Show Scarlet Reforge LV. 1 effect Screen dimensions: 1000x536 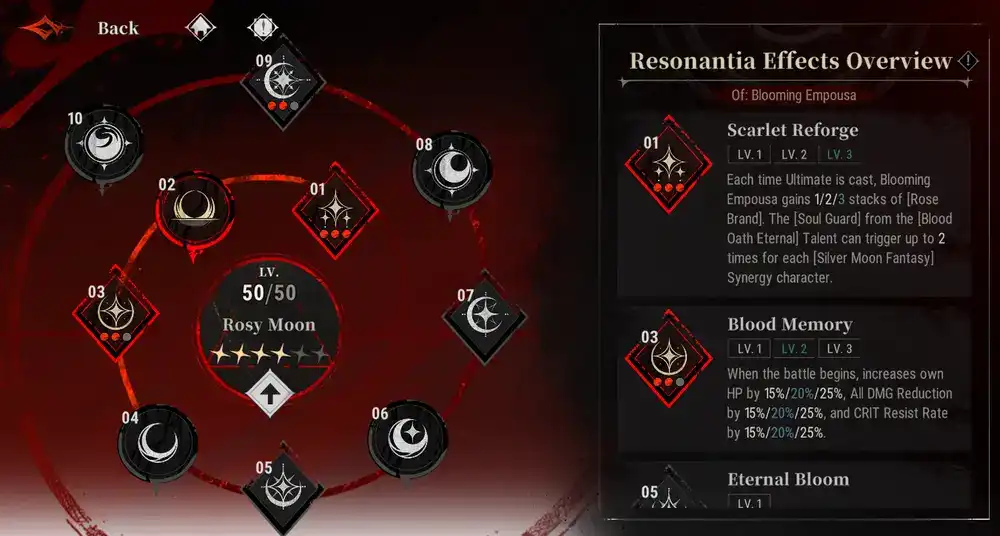749,154
